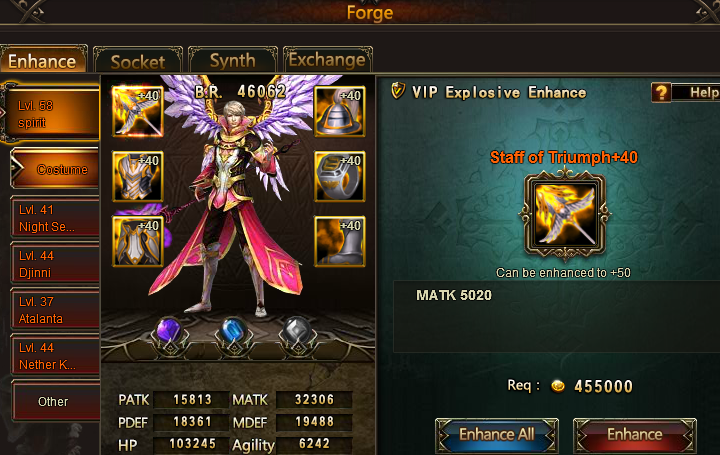Open the Other category
Image resolution: width=720 pixels, height=455 pixels.
point(54,402)
